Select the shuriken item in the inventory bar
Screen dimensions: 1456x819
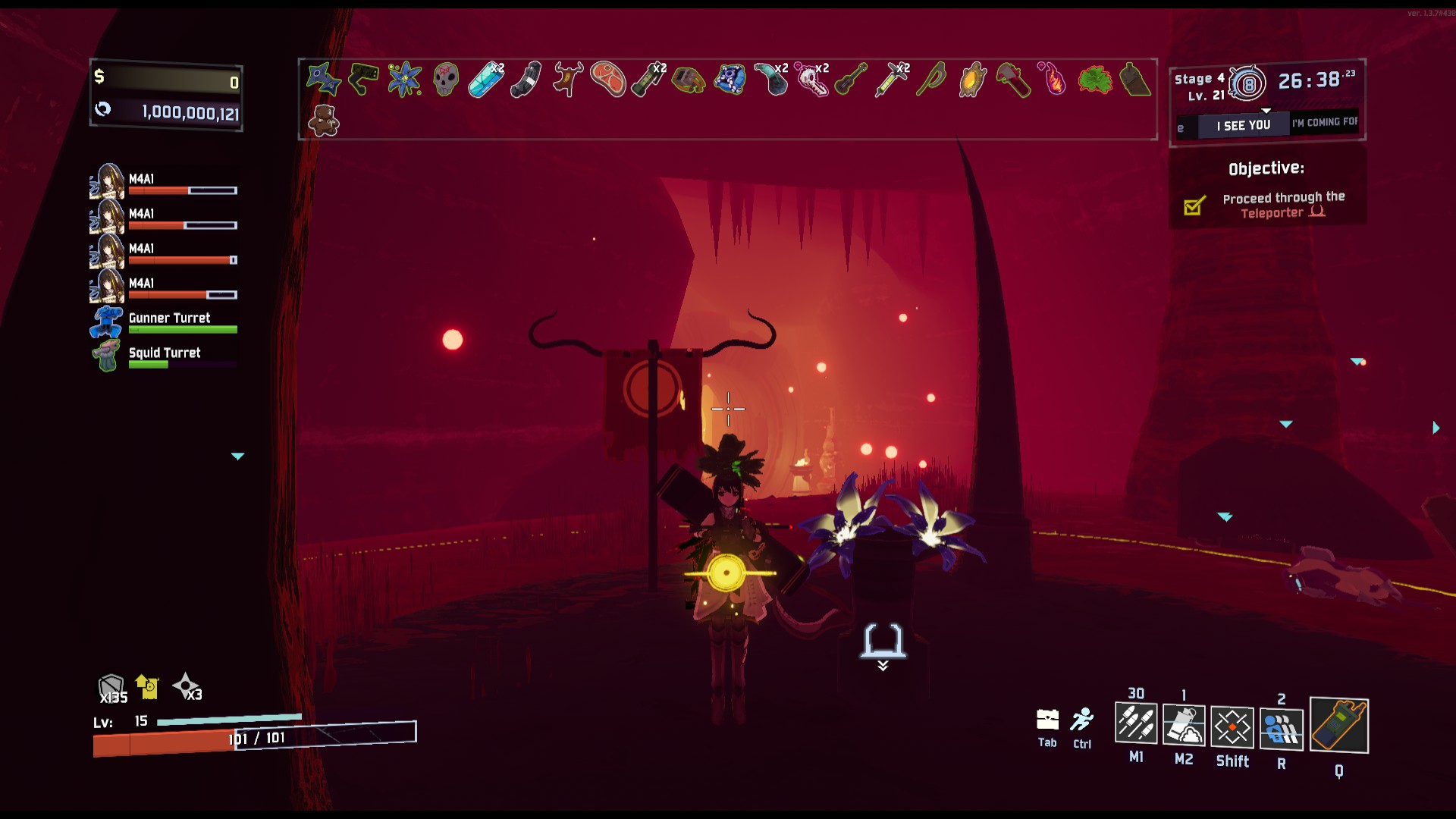tap(323, 79)
